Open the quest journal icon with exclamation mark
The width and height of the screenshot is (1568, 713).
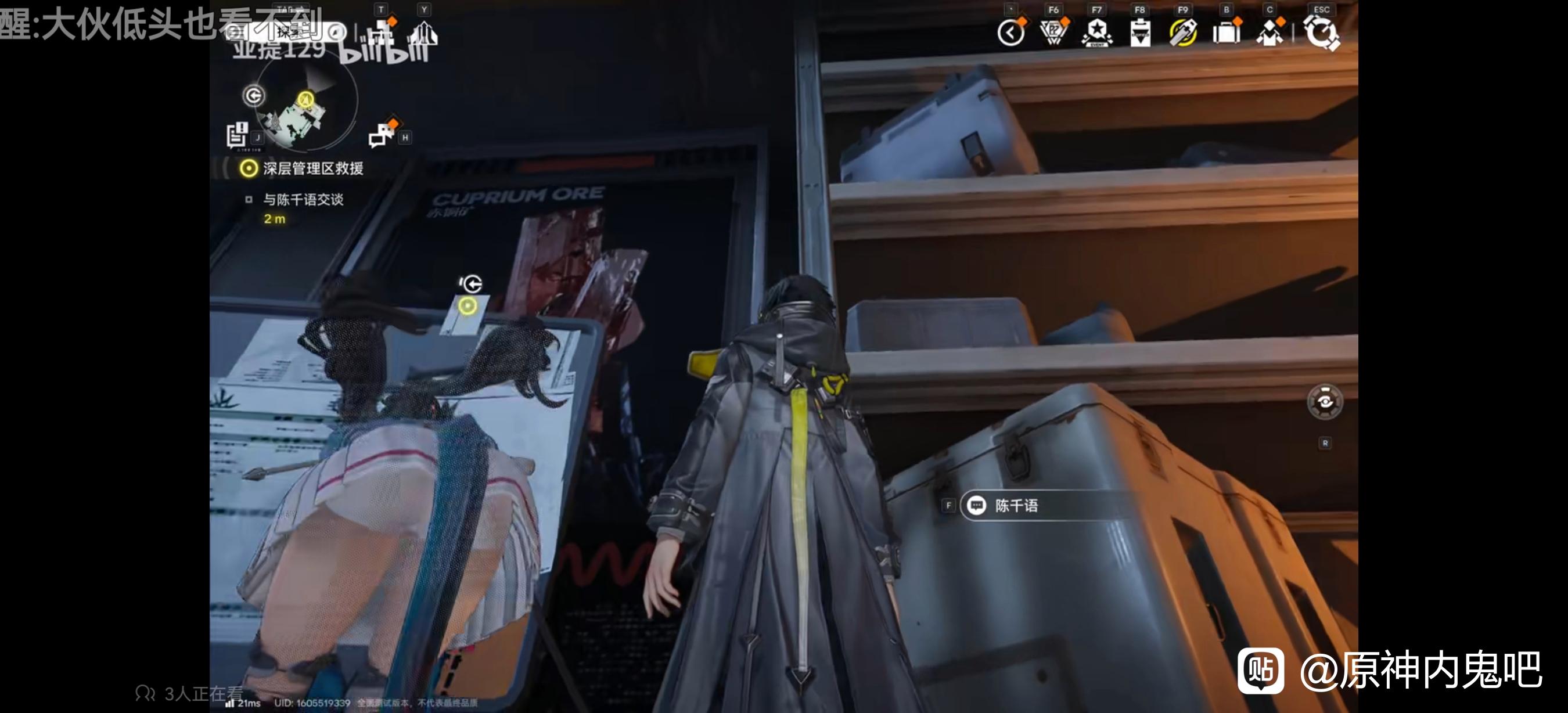click(237, 135)
